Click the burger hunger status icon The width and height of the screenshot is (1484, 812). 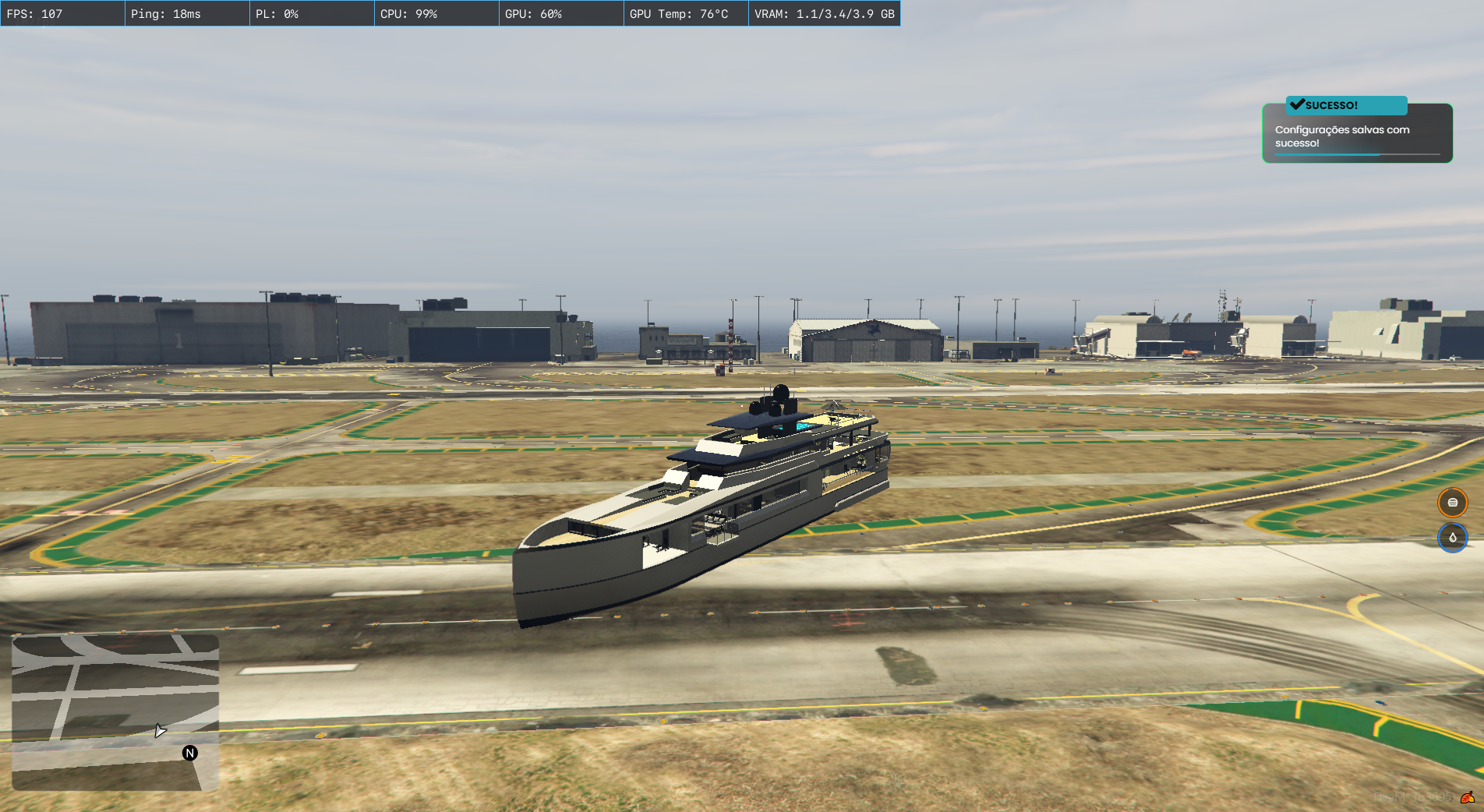pos(1452,503)
